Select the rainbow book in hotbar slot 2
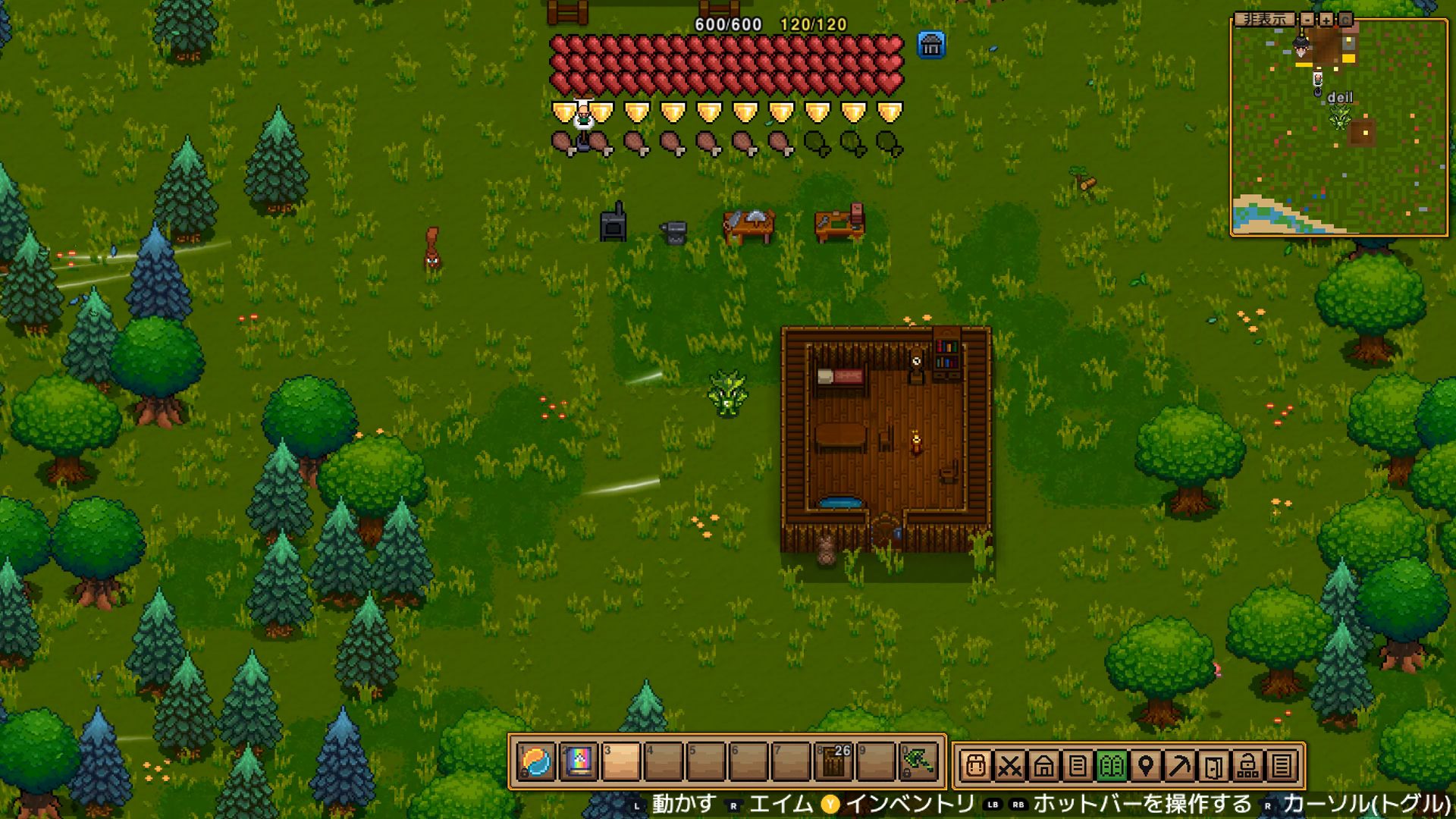Screen dimensions: 1456x819 pyautogui.click(x=579, y=761)
